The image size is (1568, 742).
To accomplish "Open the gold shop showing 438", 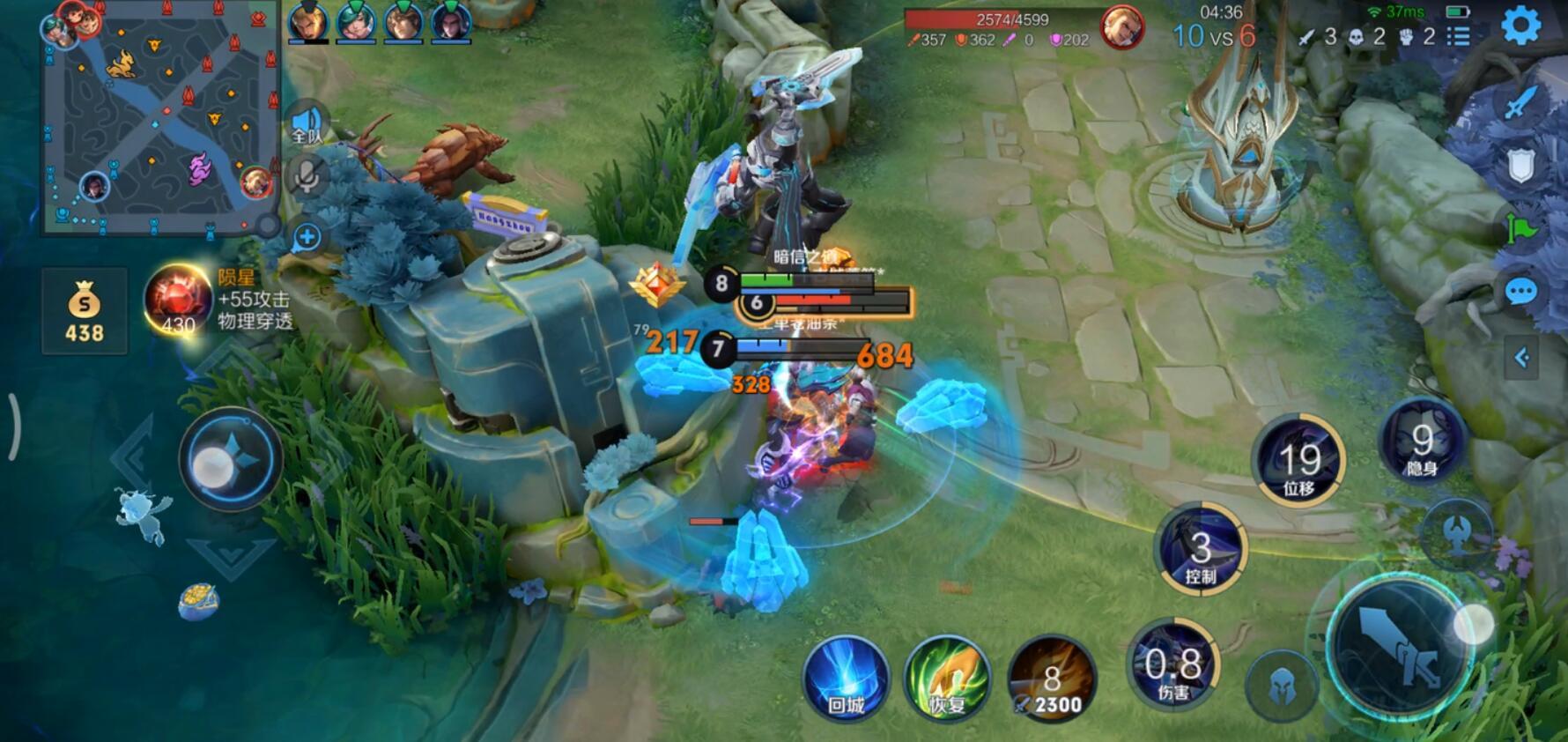I will tap(85, 311).
